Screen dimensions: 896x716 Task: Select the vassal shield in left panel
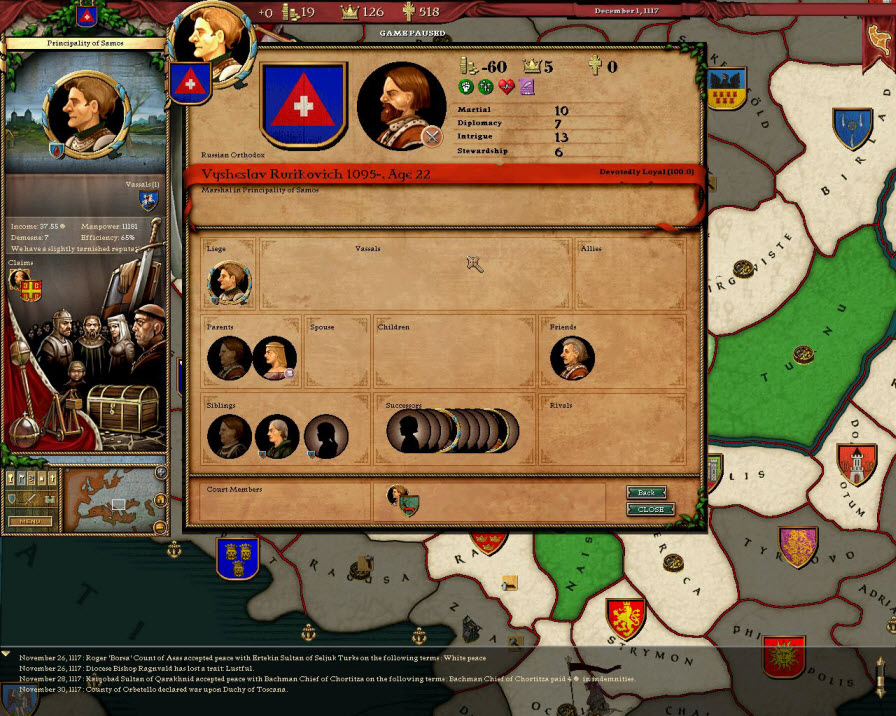coord(148,201)
